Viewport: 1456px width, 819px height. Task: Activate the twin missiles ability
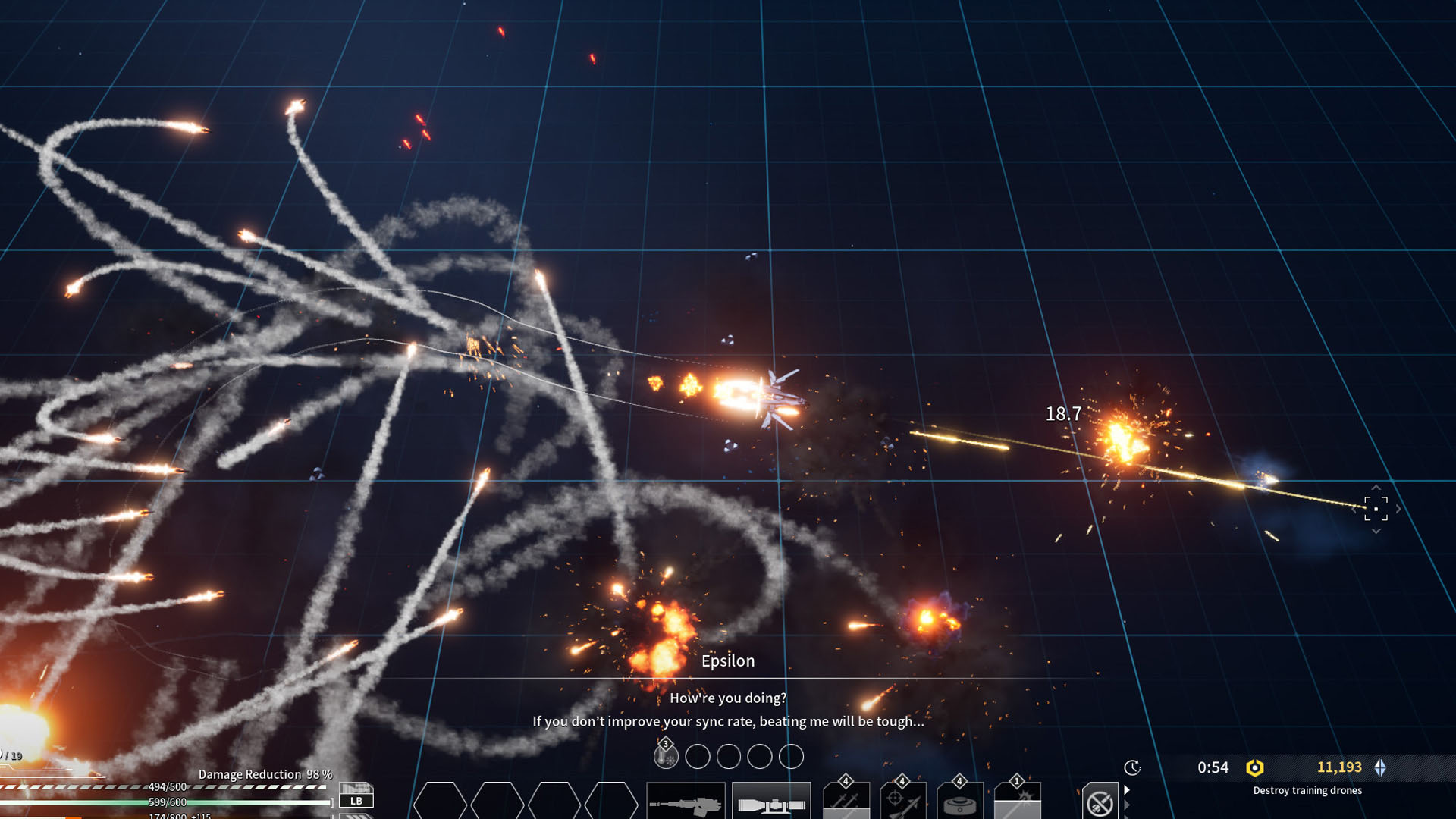pos(846,802)
